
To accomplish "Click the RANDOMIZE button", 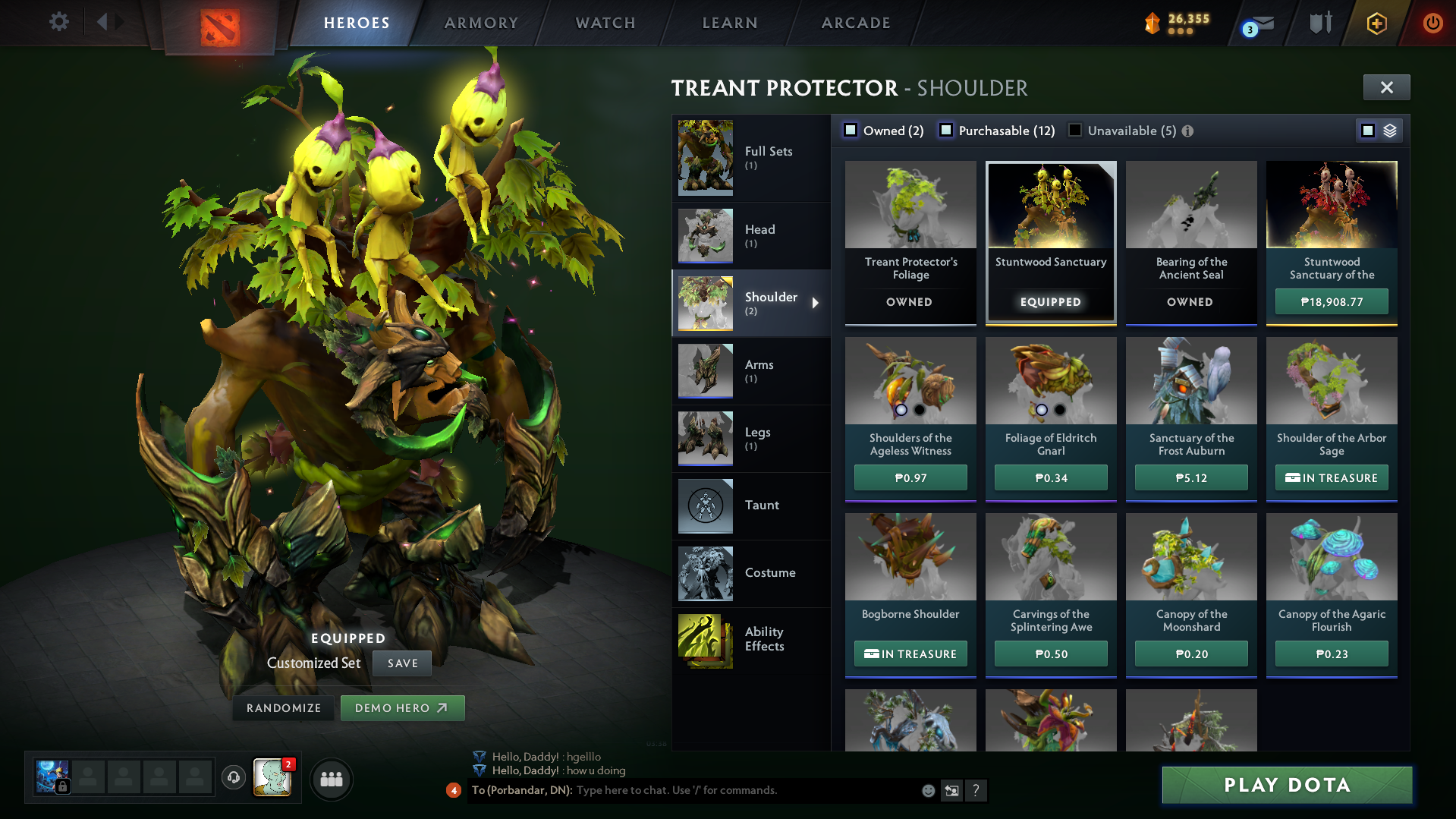I will pyautogui.click(x=283, y=707).
